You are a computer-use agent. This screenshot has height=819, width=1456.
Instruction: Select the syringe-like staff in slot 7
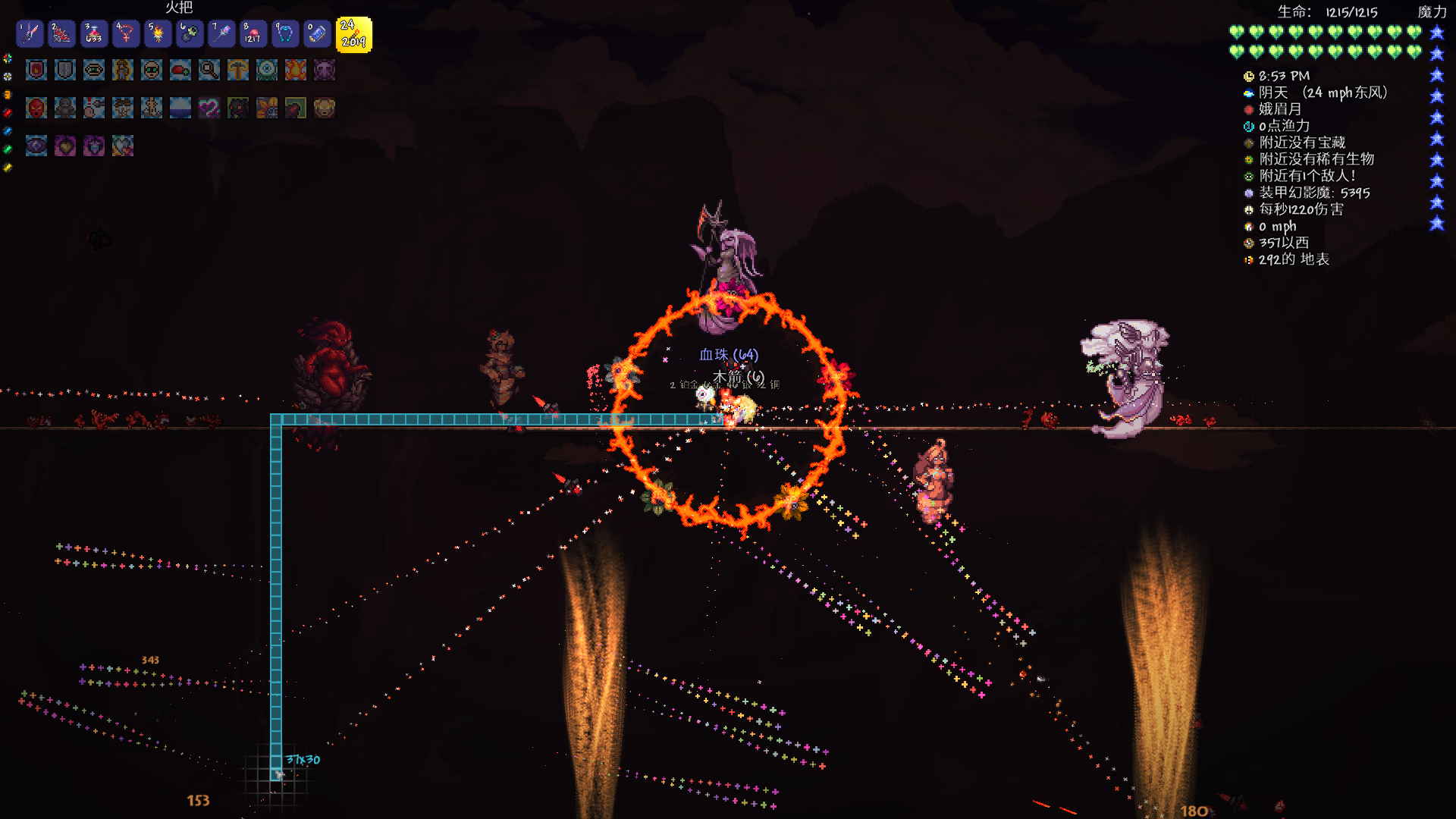(x=221, y=33)
